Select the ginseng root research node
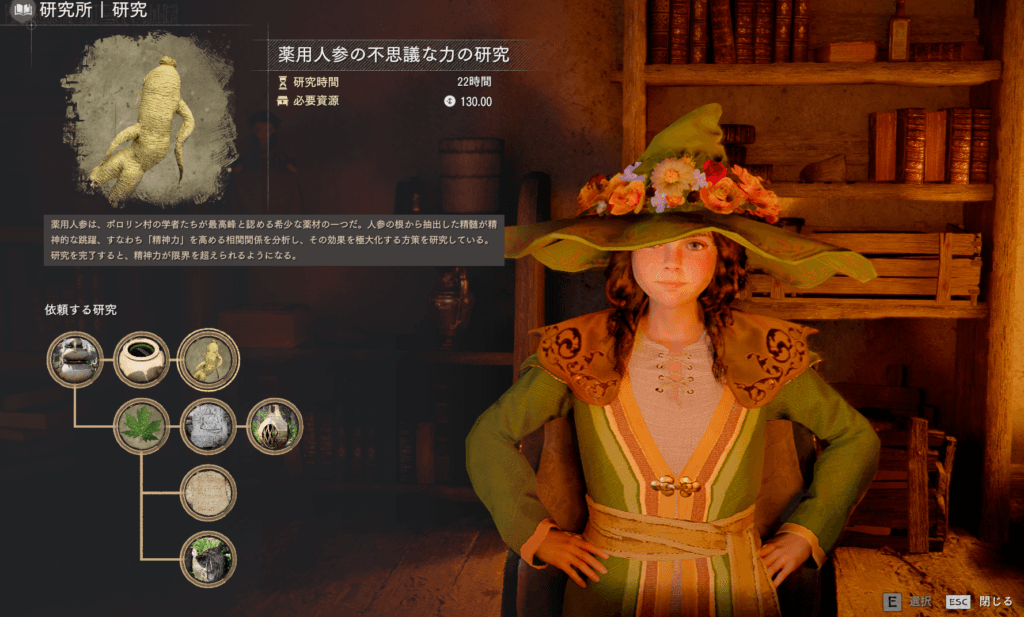 point(208,359)
